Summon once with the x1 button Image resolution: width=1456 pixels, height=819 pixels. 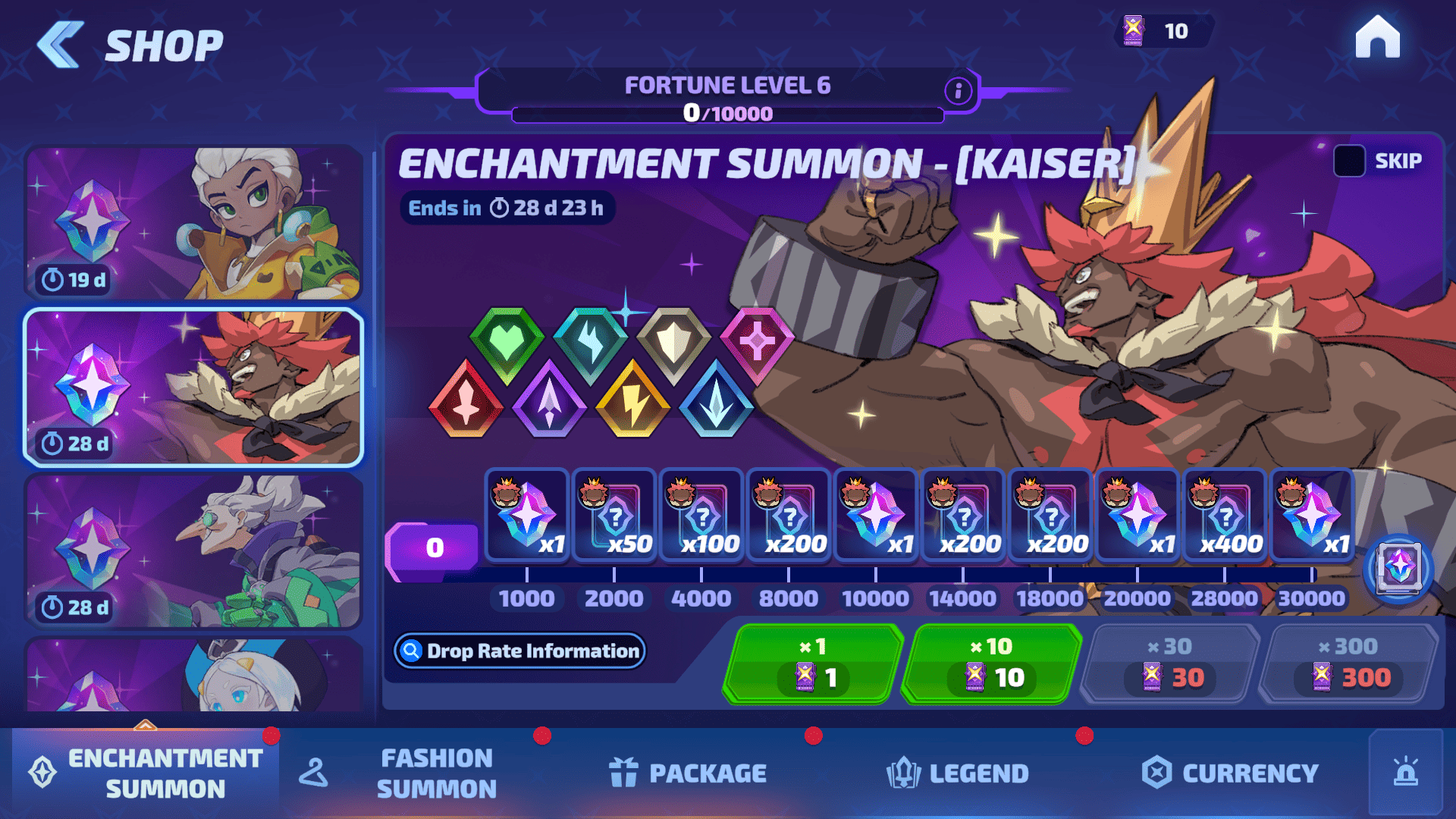pos(814,663)
